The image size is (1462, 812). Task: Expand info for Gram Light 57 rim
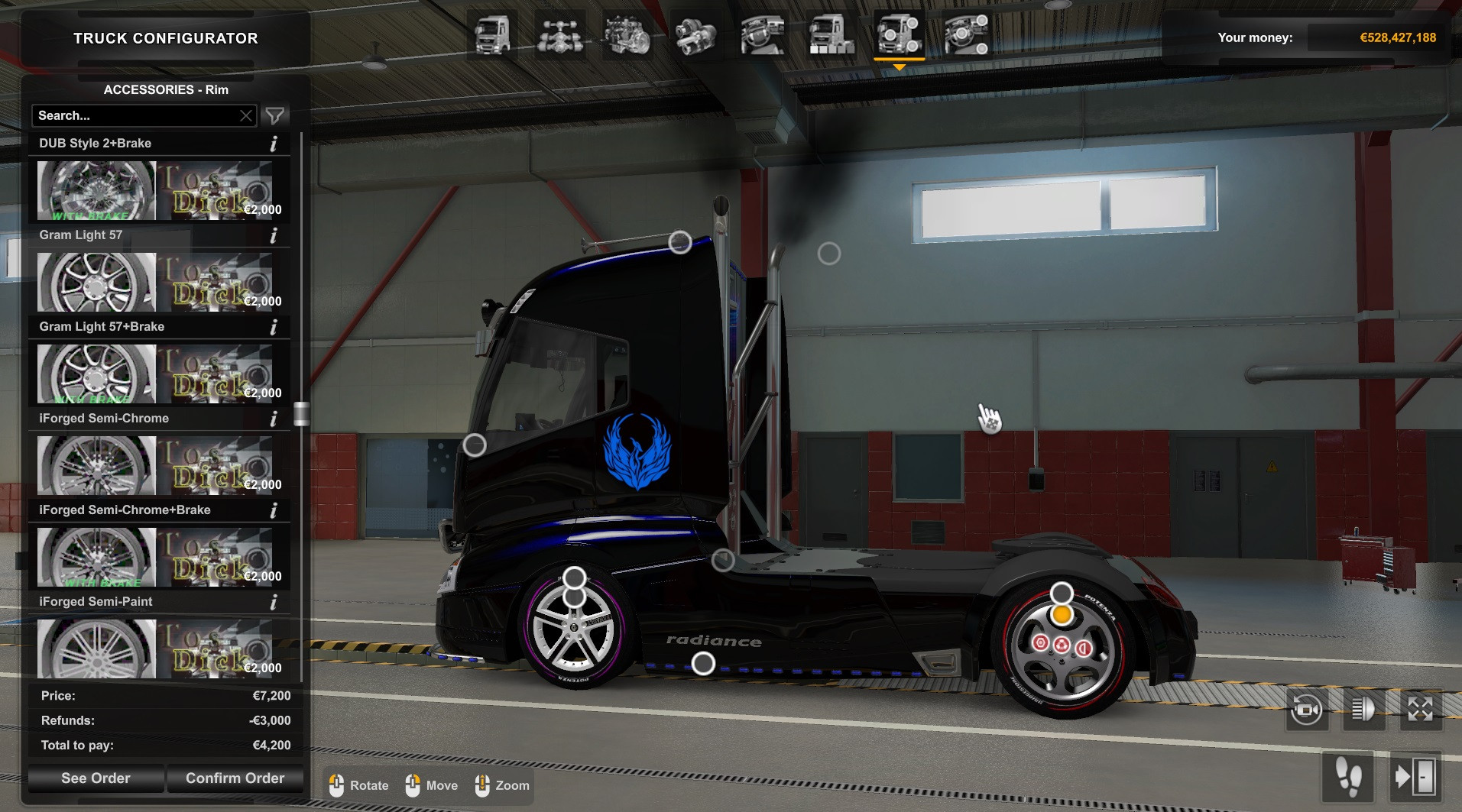click(273, 235)
